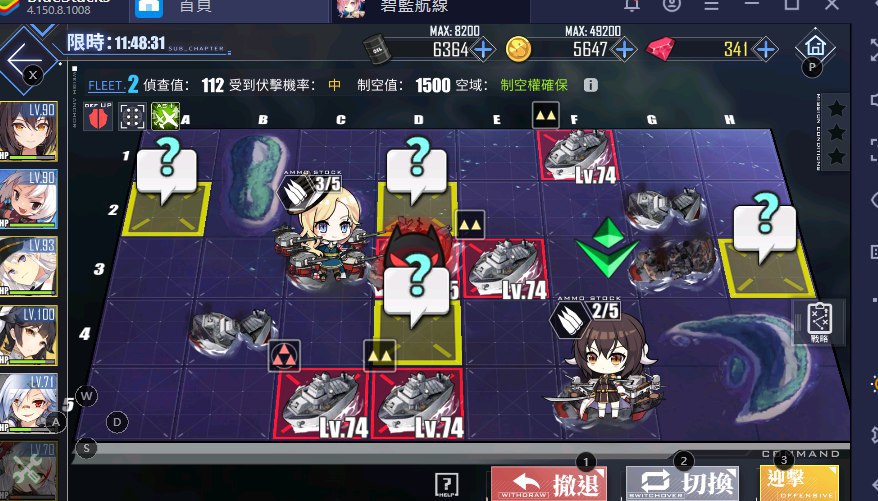Screen dimensions: 878x501
Task: Click the green crossed-swords buff icon
Action: click(x=164, y=118)
